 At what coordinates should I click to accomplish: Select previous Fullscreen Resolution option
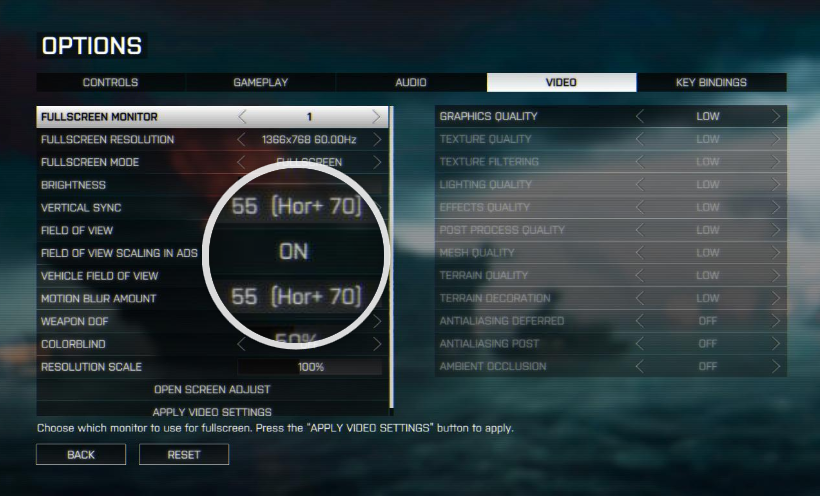(242, 140)
